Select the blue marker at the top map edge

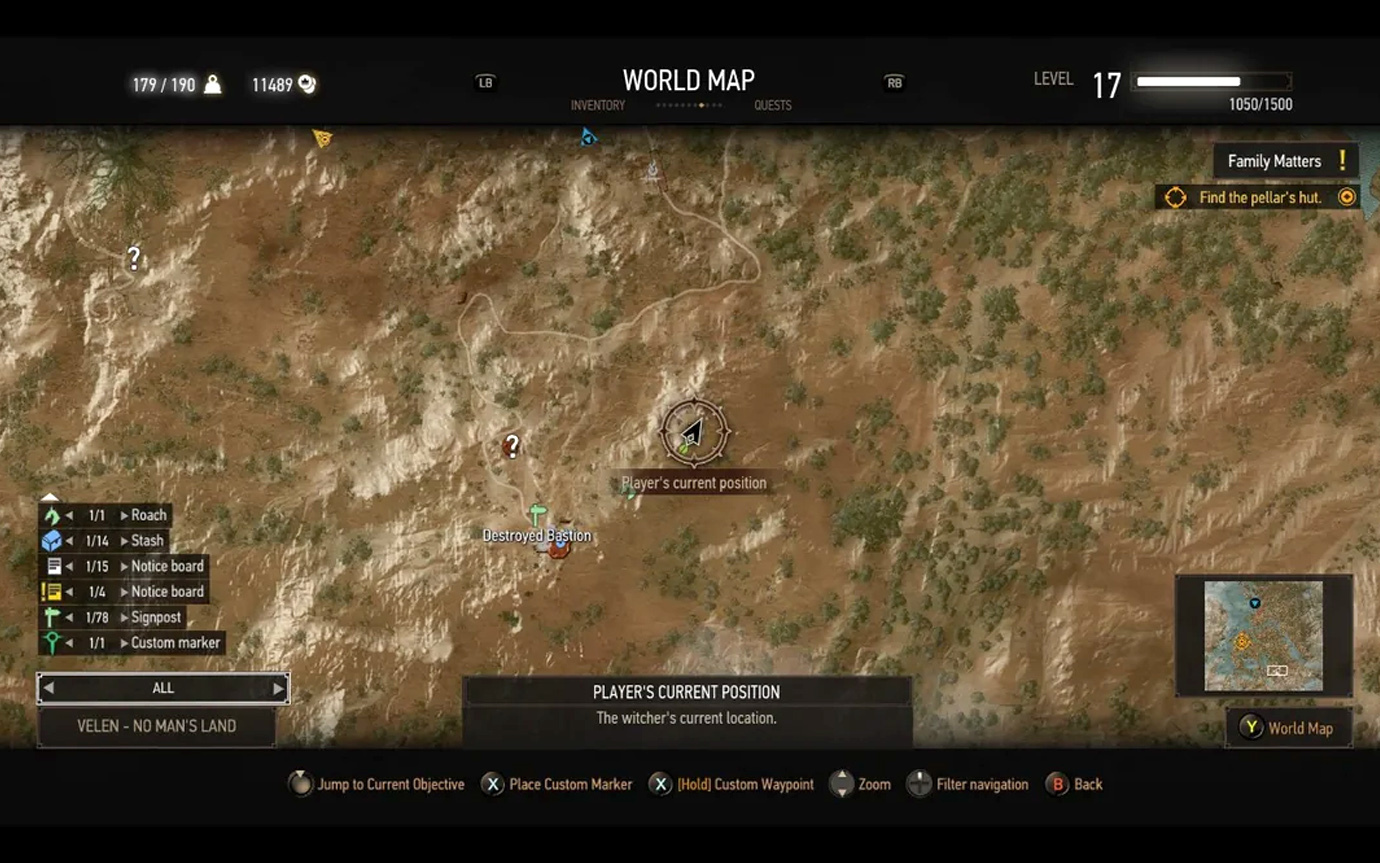pos(589,138)
